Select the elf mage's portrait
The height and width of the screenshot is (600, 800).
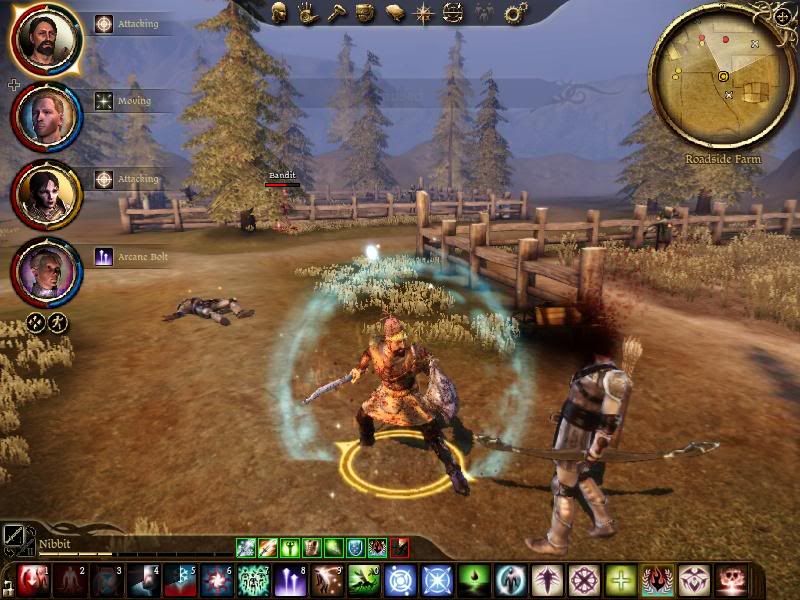(x=46, y=270)
